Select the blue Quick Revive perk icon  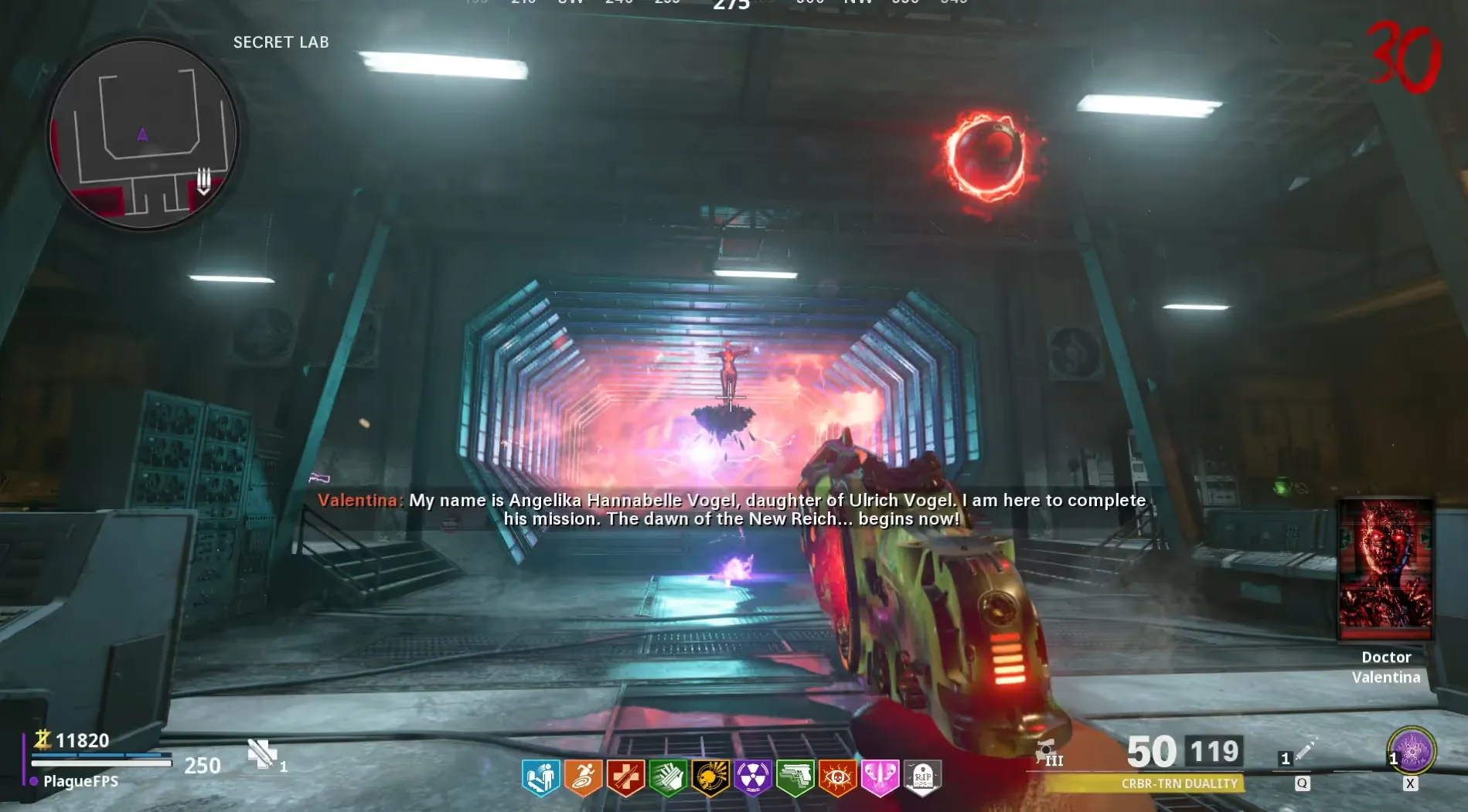(x=540, y=776)
